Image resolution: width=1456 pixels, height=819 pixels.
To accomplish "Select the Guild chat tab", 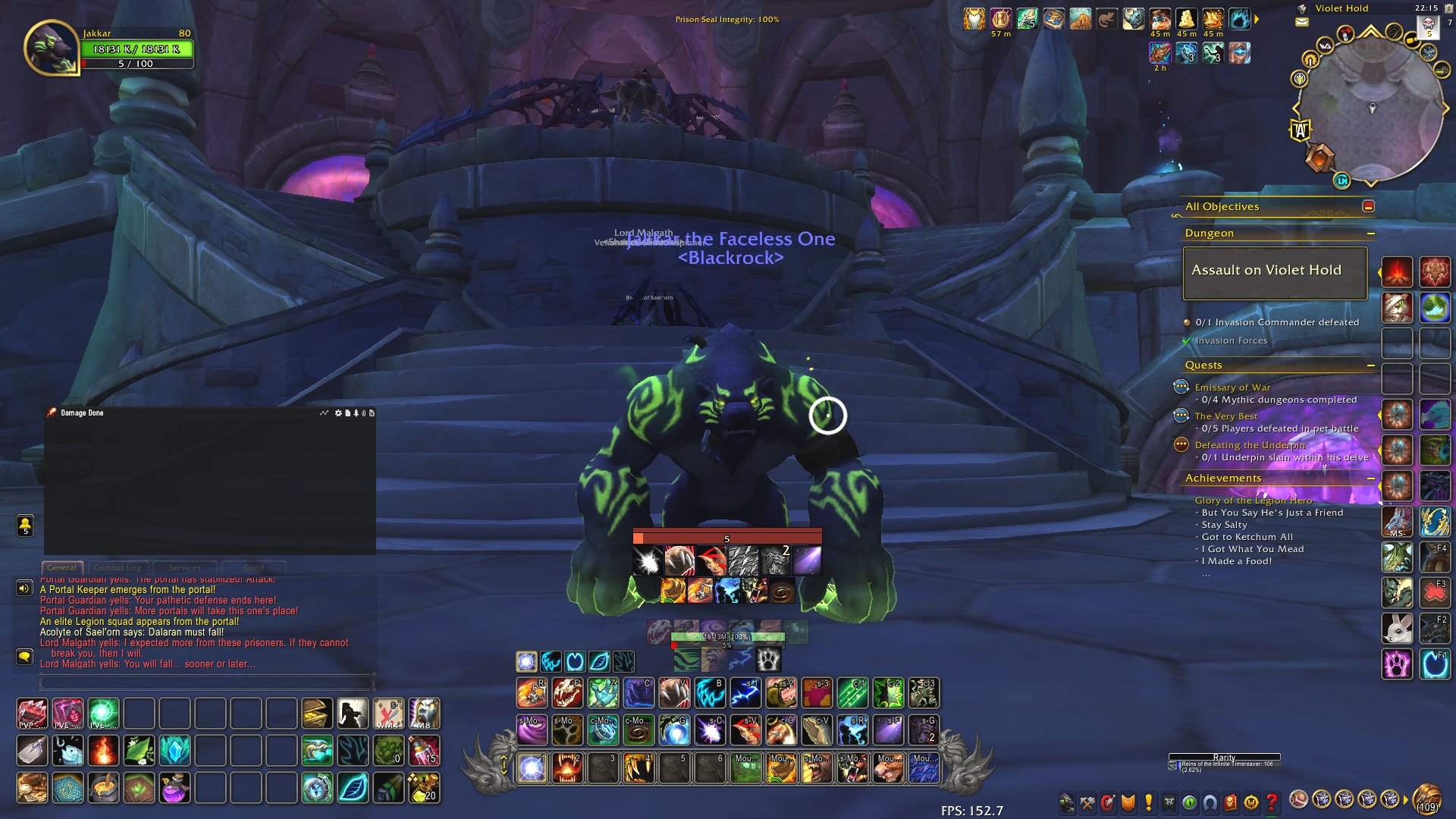I will coord(255,567).
